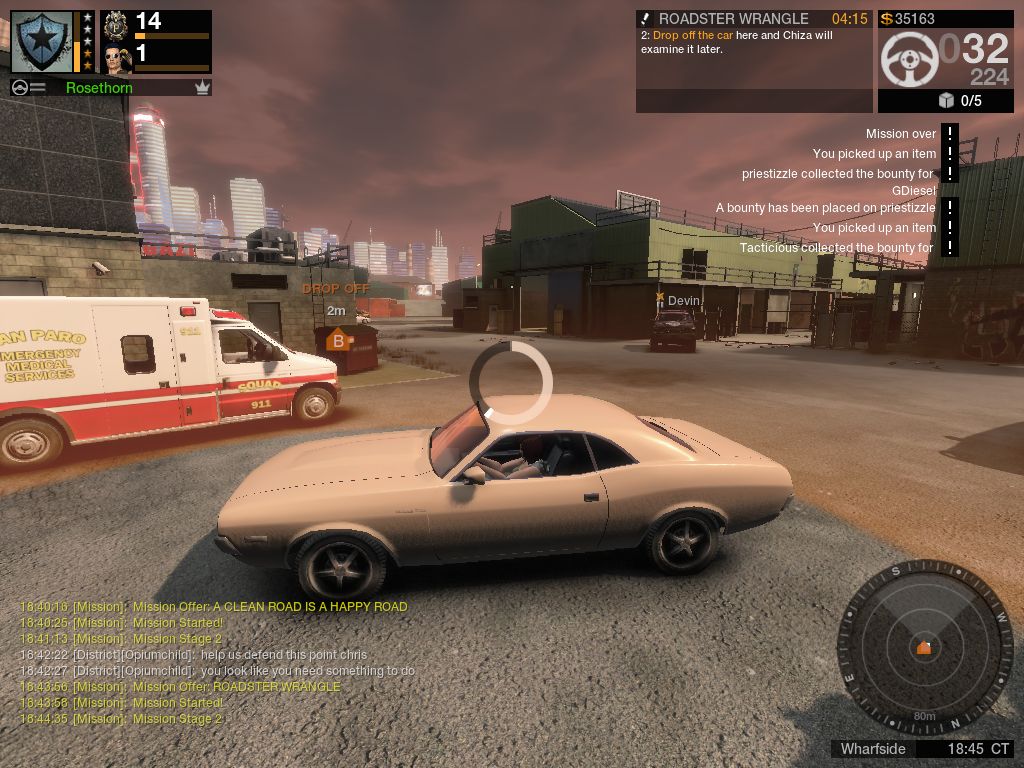Click the orange B drop-off waypoint marker
This screenshot has height=768, width=1024.
coord(338,340)
